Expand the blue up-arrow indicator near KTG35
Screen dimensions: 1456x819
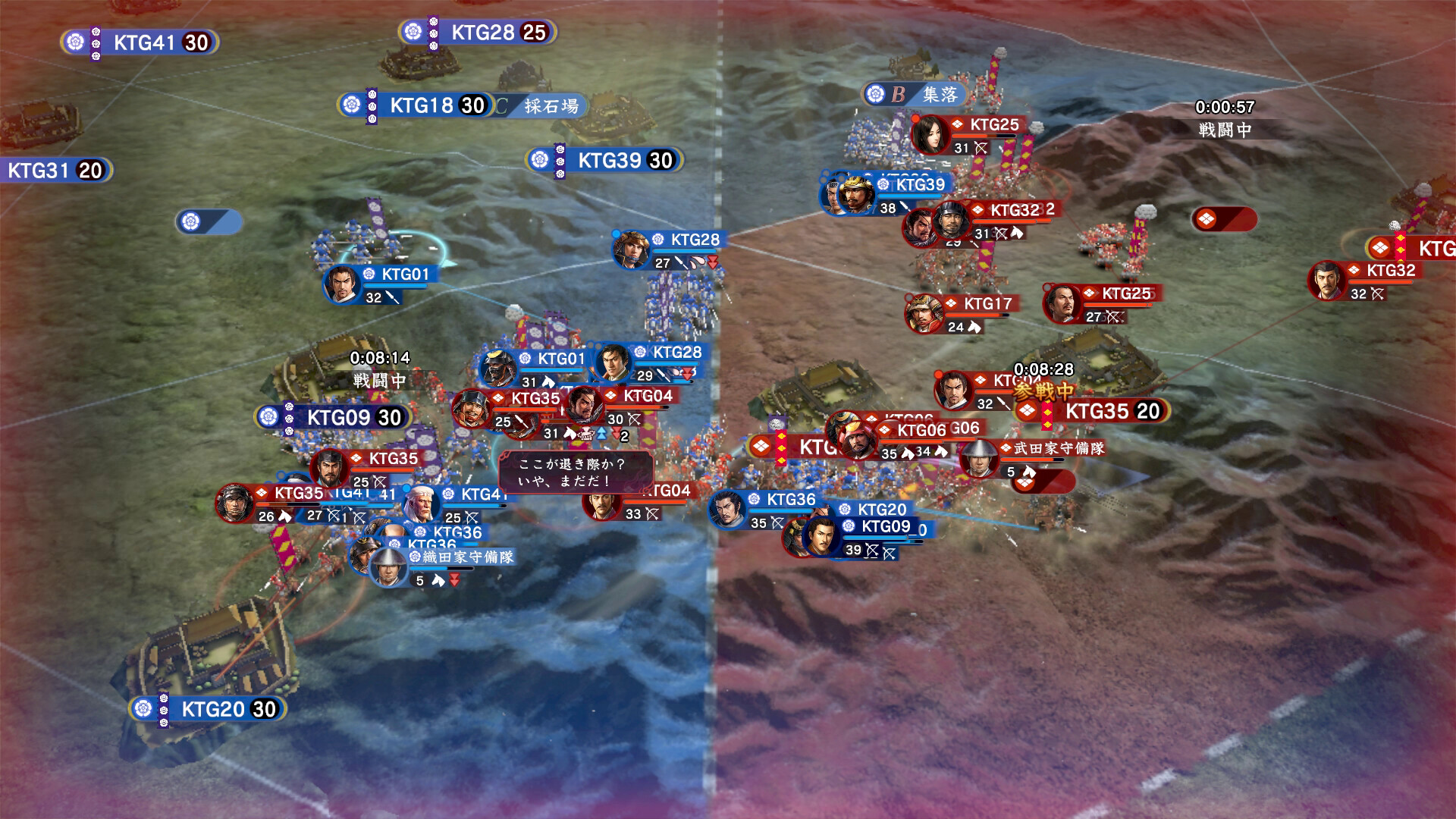(x=601, y=432)
